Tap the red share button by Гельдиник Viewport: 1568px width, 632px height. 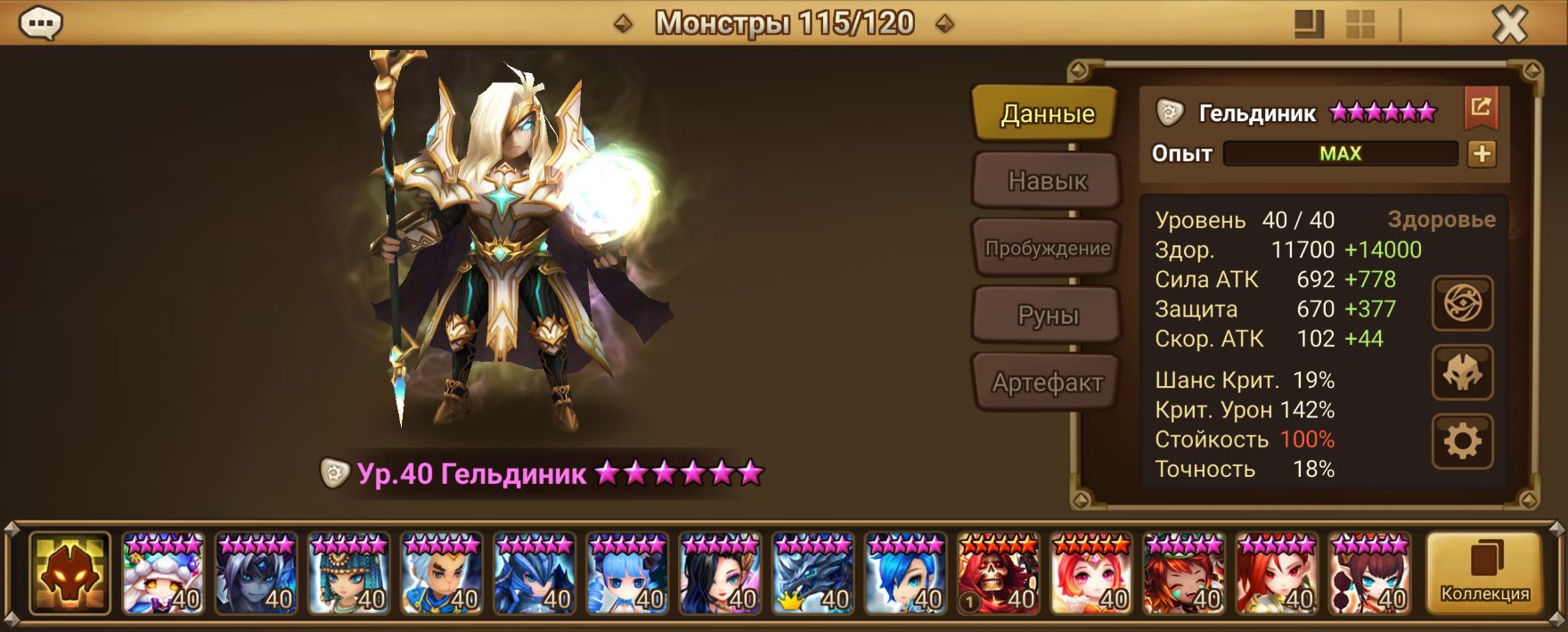(x=1481, y=109)
